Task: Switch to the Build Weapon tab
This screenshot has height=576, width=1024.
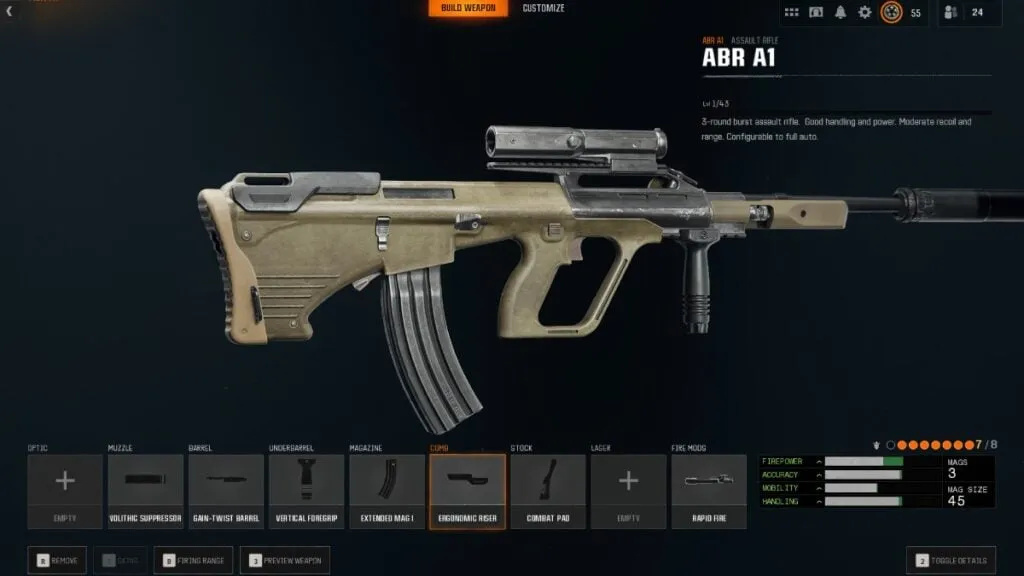Action: point(468,9)
